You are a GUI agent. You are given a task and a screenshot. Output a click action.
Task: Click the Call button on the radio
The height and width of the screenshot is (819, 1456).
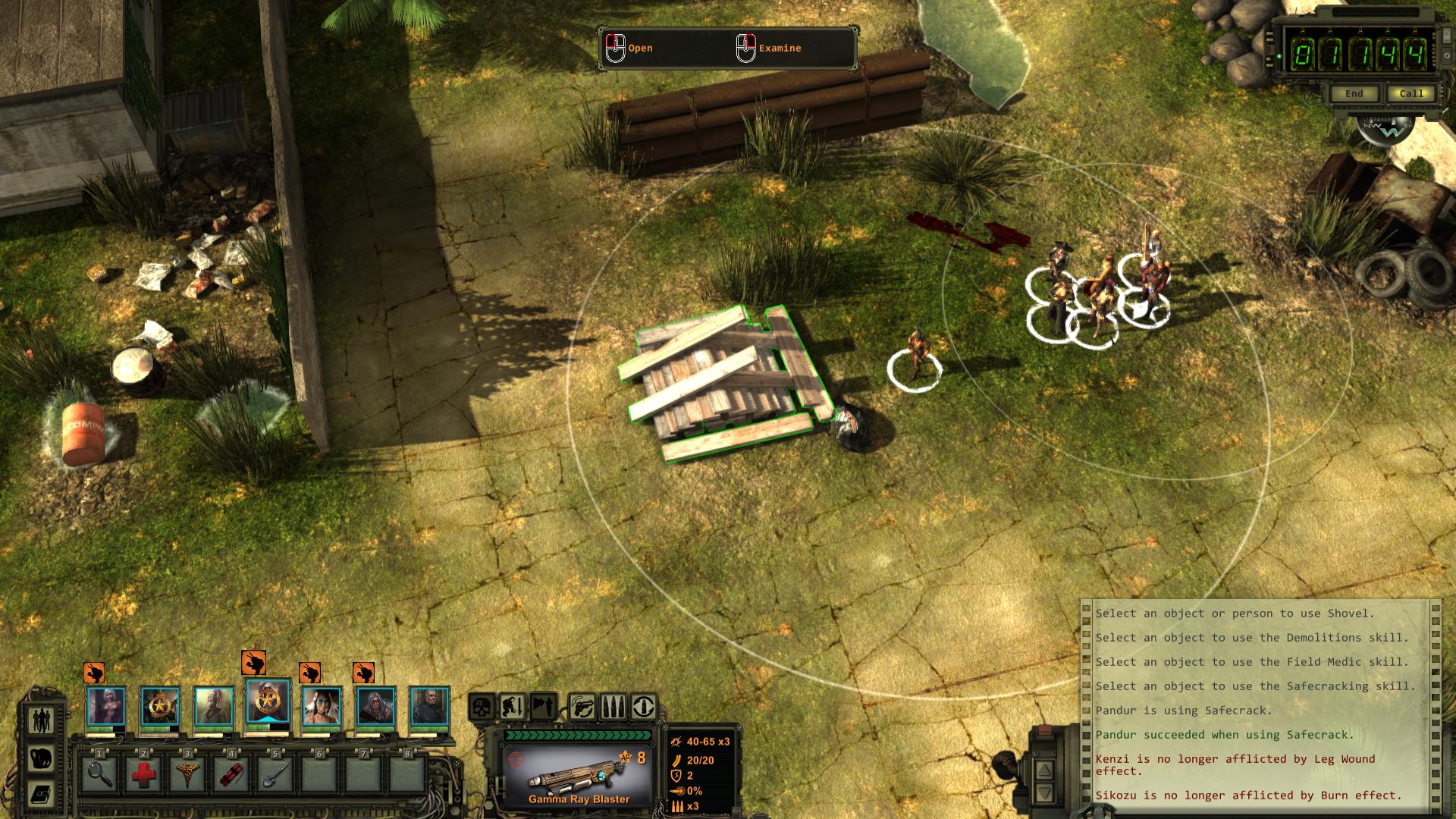1410,94
